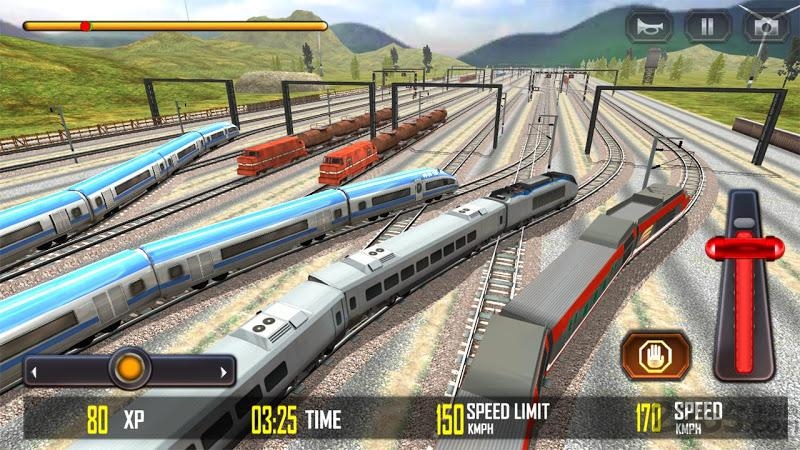800x450 pixels.
Task: Click the red throttle lever handle
Action: click(x=741, y=248)
